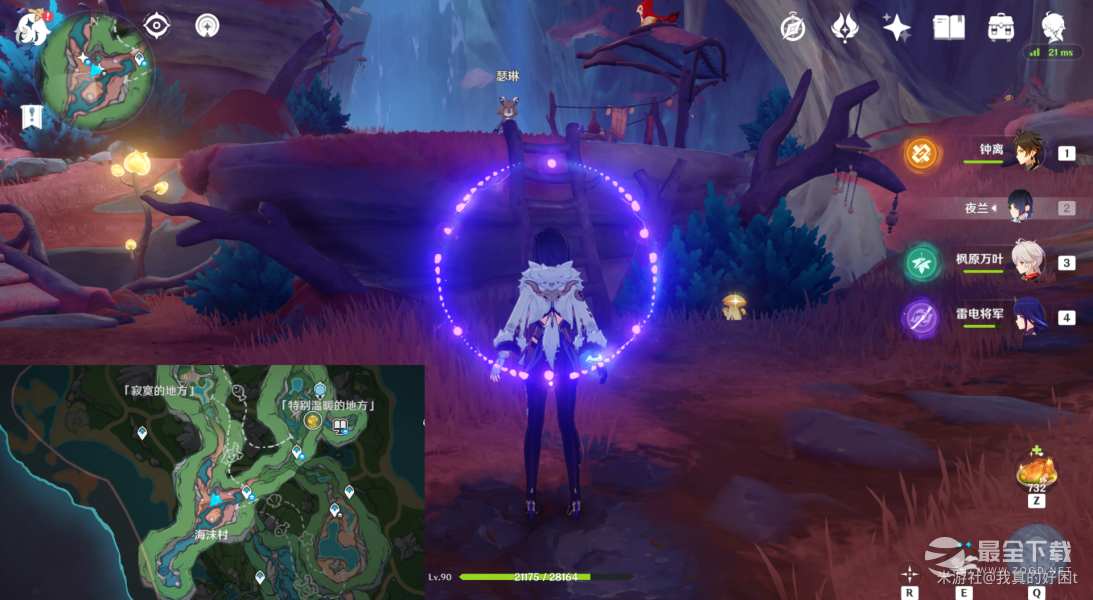1093x600 pixels.
Task: Switch to party member 枫原万叶
Action: coord(1028,262)
